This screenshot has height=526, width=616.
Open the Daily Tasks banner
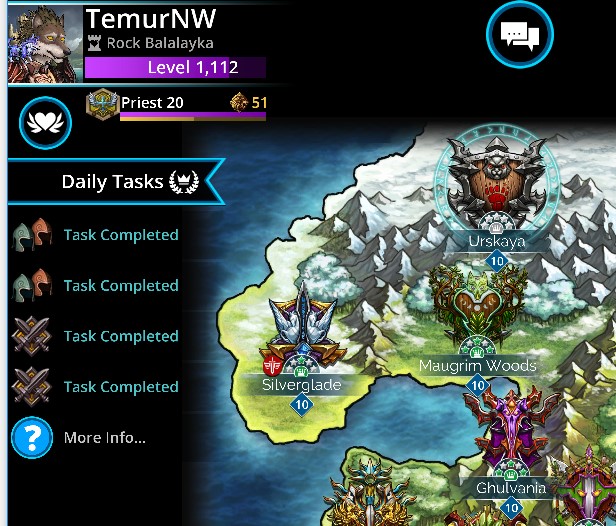point(115,181)
